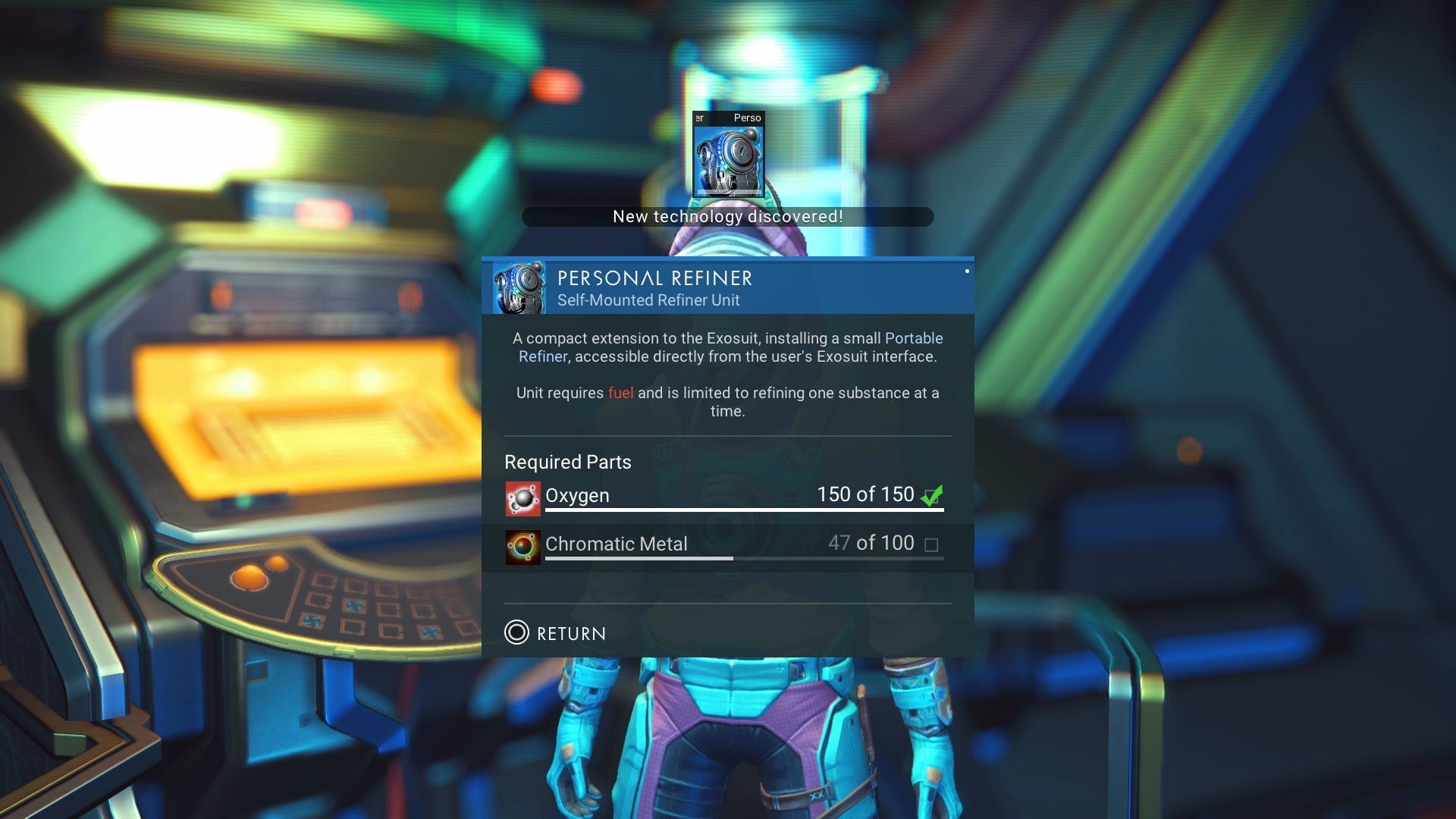Select the Personal Refiner title header

(654, 279)
